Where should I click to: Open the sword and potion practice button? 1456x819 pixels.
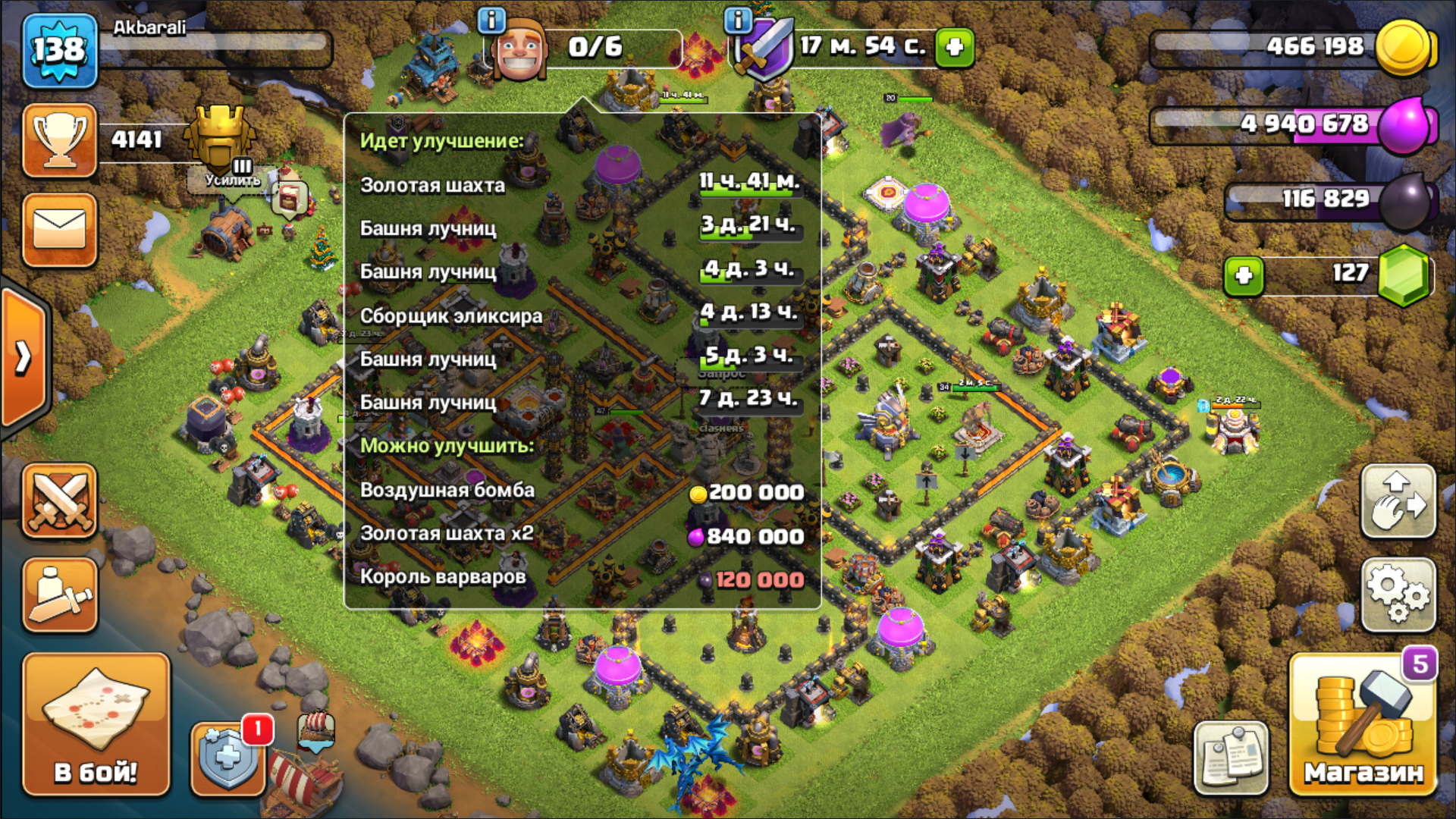coord(60,595)
